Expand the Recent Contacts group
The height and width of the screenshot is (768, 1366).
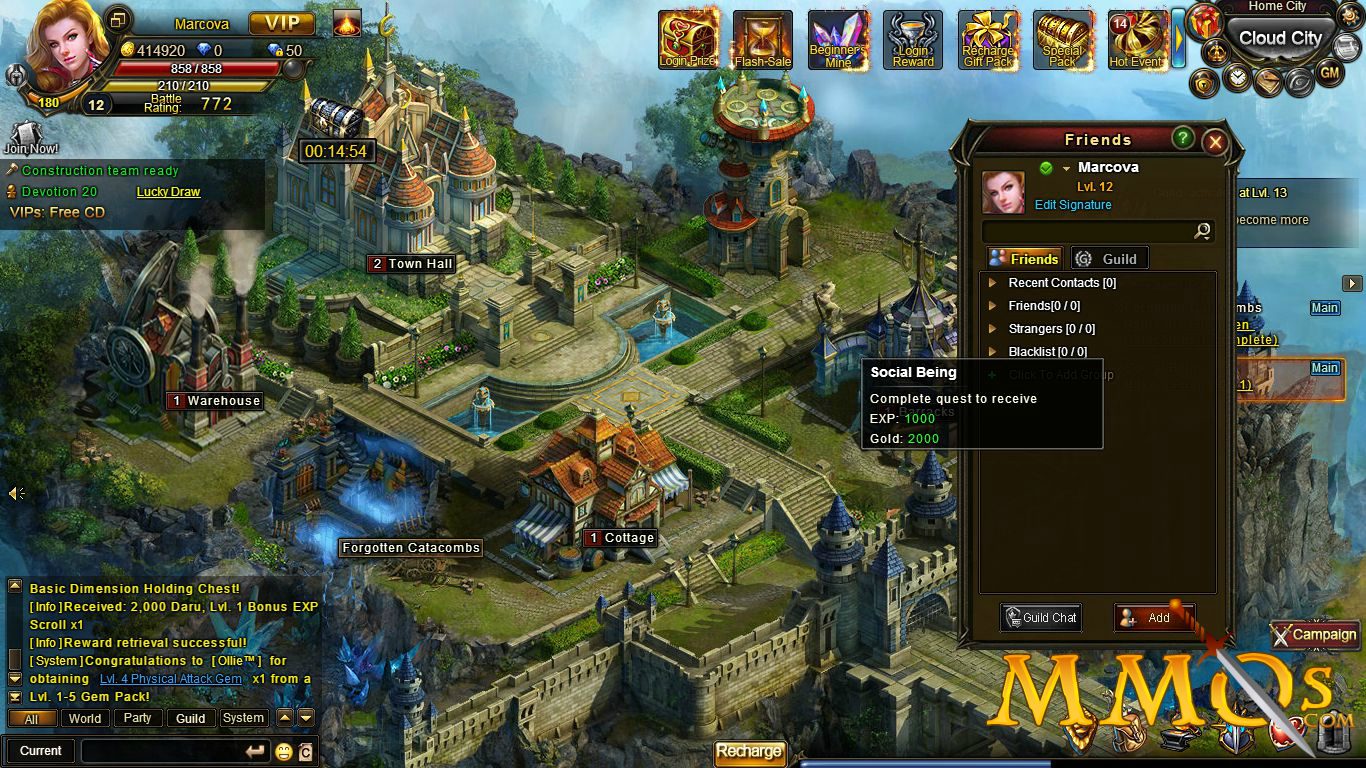click(993, 283)
